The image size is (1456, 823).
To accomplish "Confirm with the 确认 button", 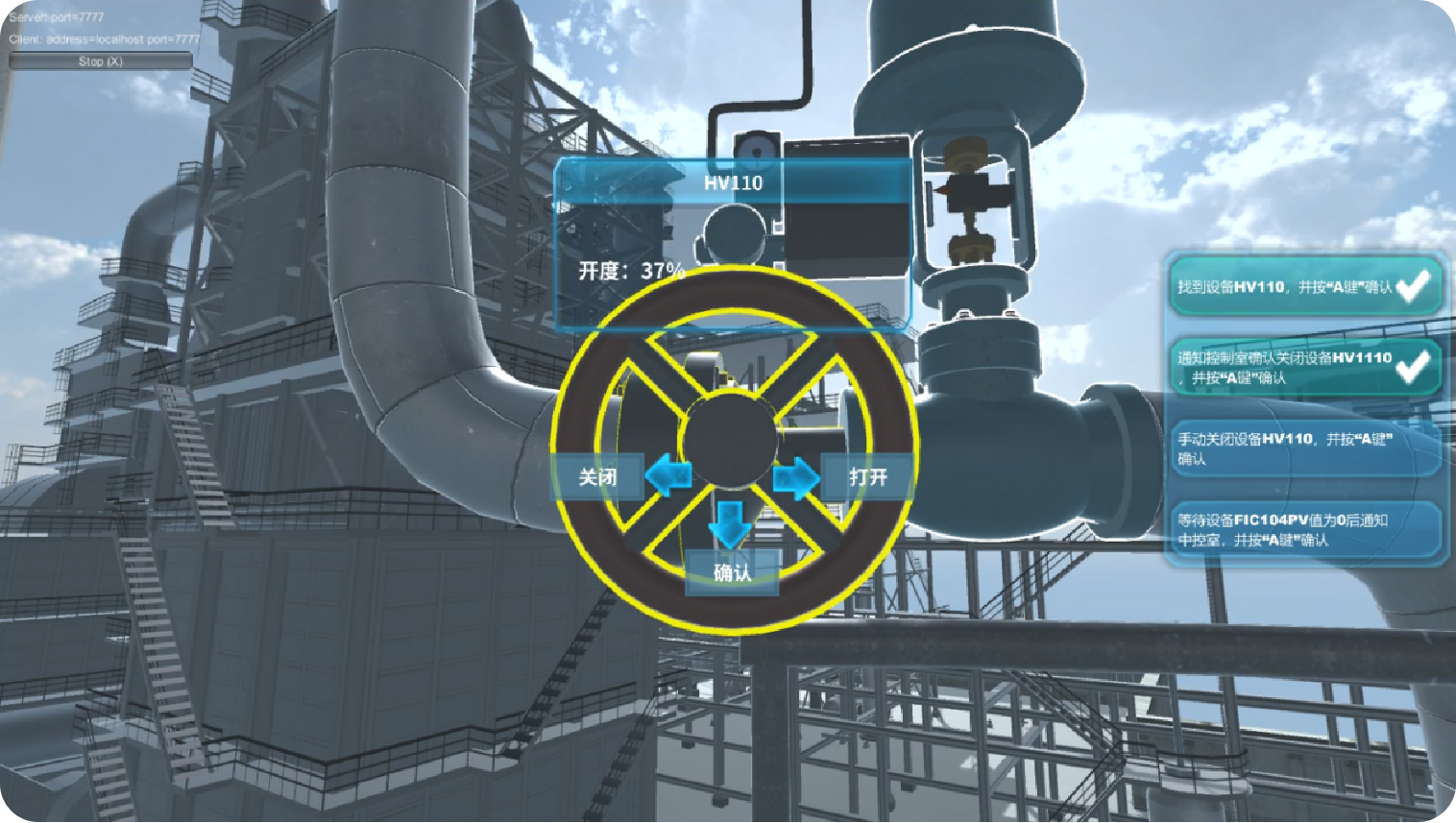I will 732,572.
